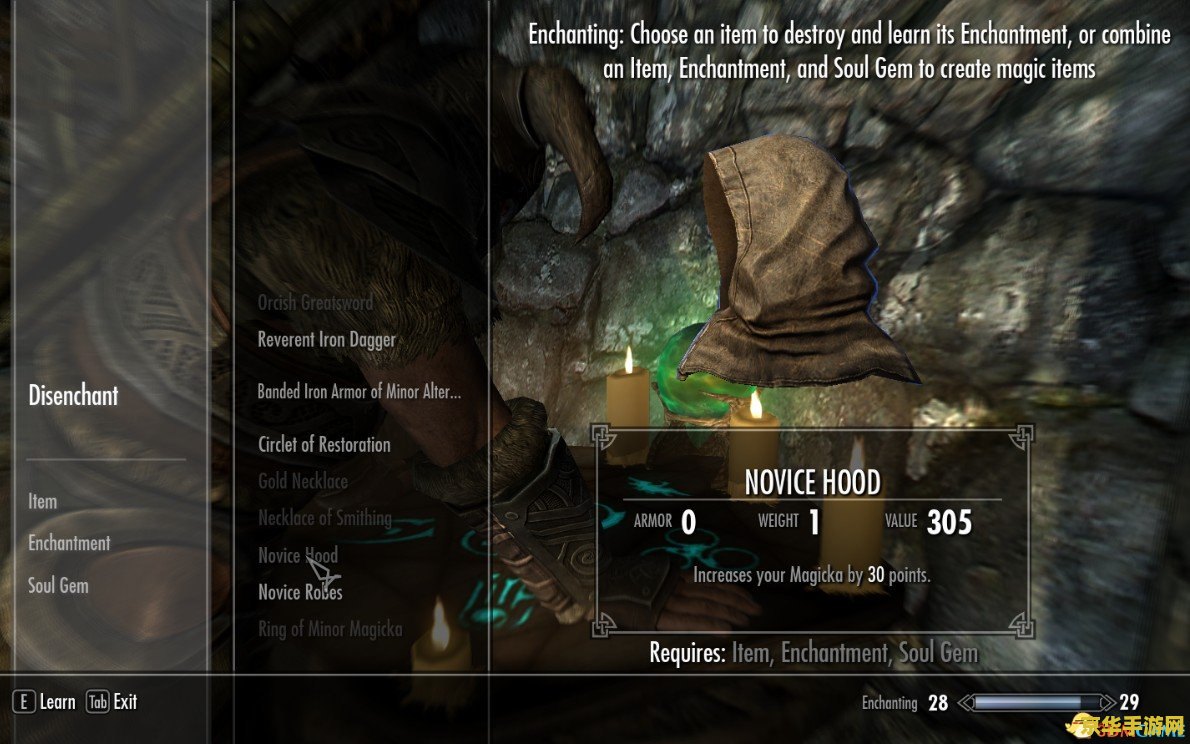This screenshot has width=1190, height=744.
Task: Select Banded Iron Armor of Minor Alteration
Action: coord(359,392)
